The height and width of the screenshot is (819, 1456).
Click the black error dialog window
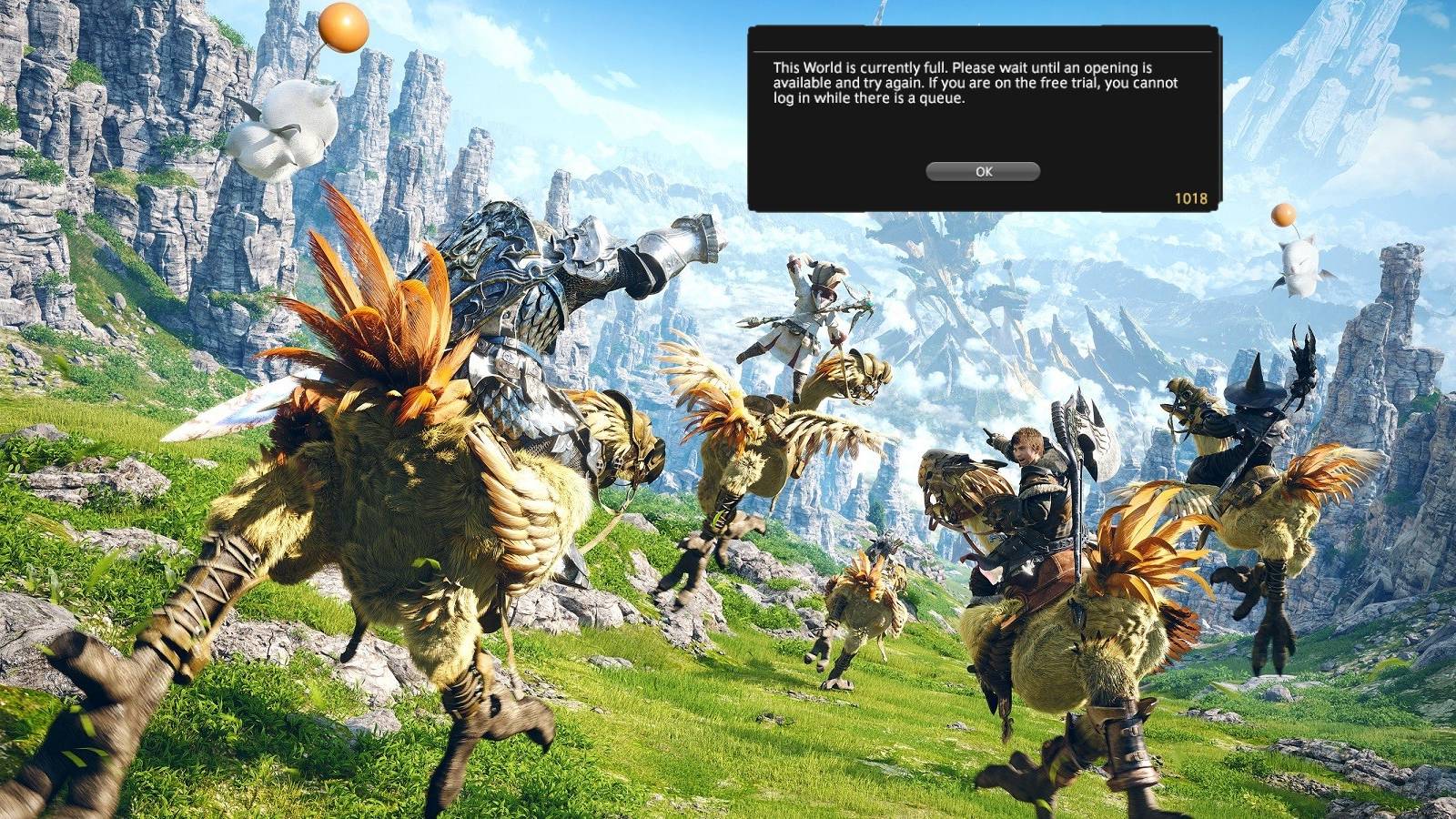[x=983, y=118]
